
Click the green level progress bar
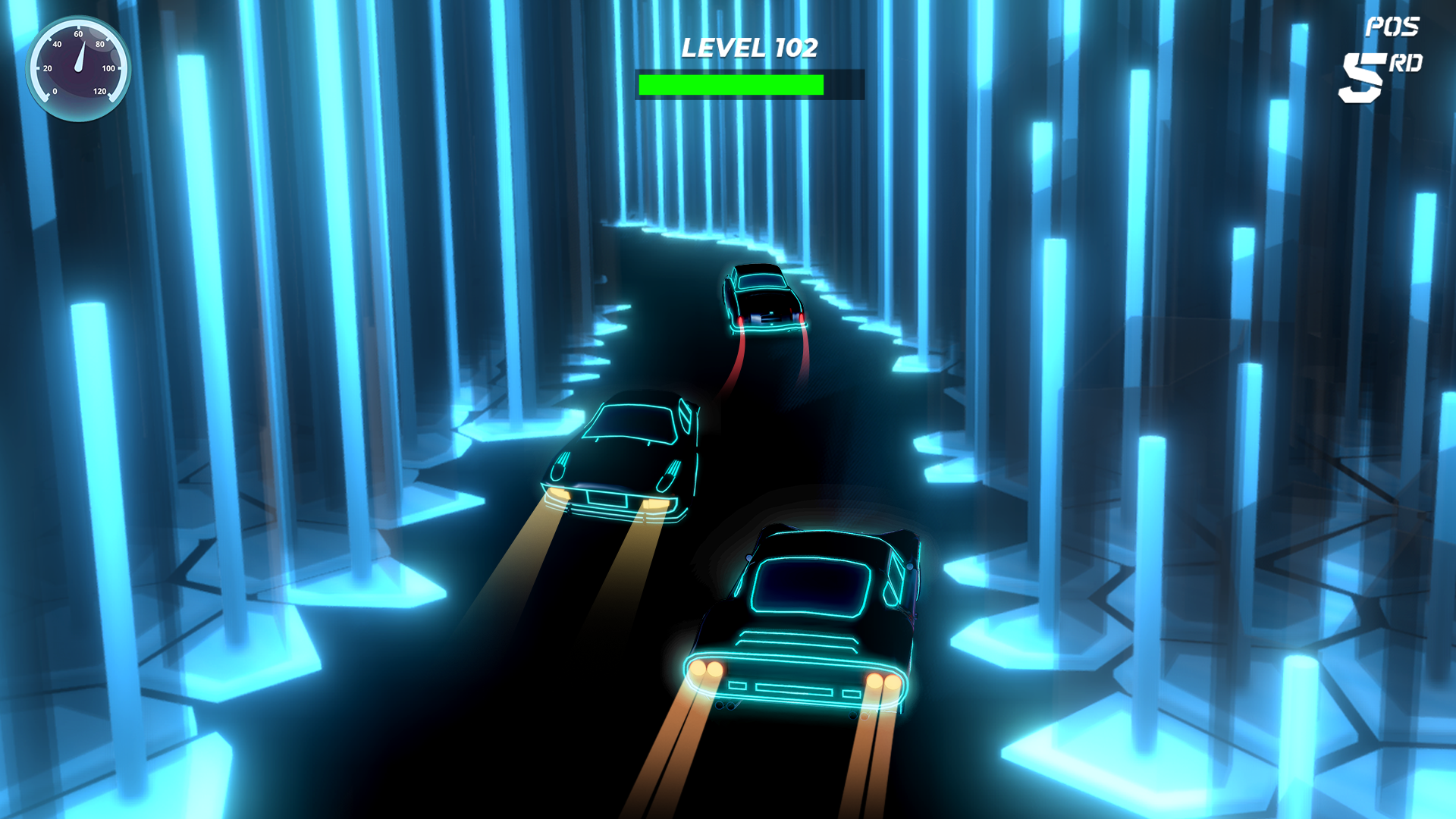point(732,83)
